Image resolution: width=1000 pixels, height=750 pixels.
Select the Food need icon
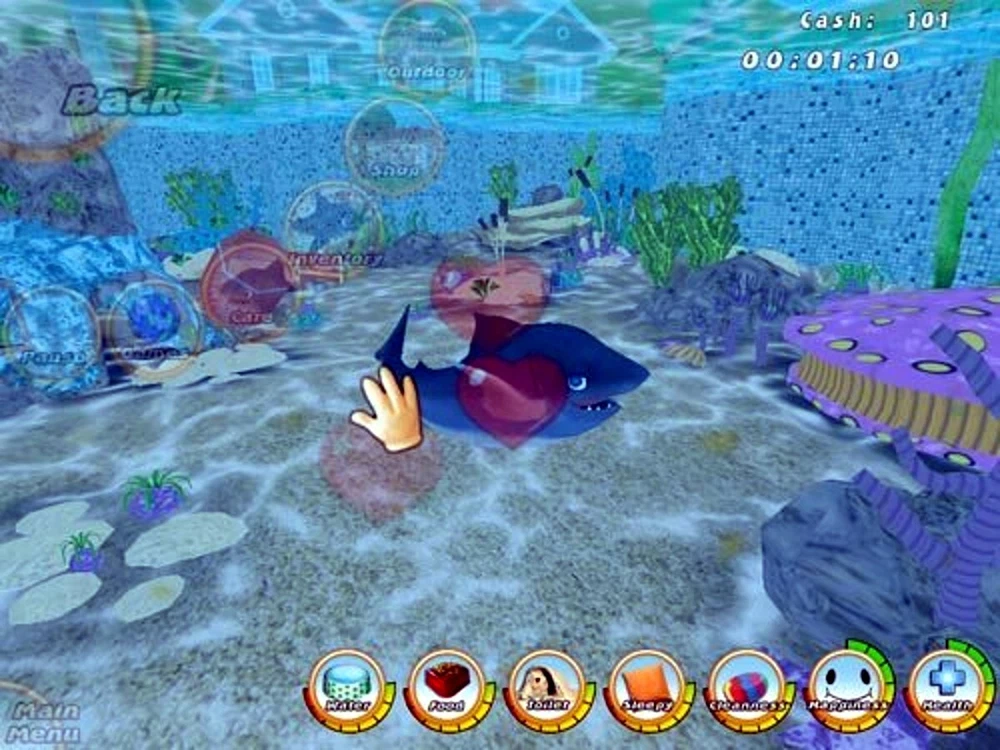tap(445, 689)
